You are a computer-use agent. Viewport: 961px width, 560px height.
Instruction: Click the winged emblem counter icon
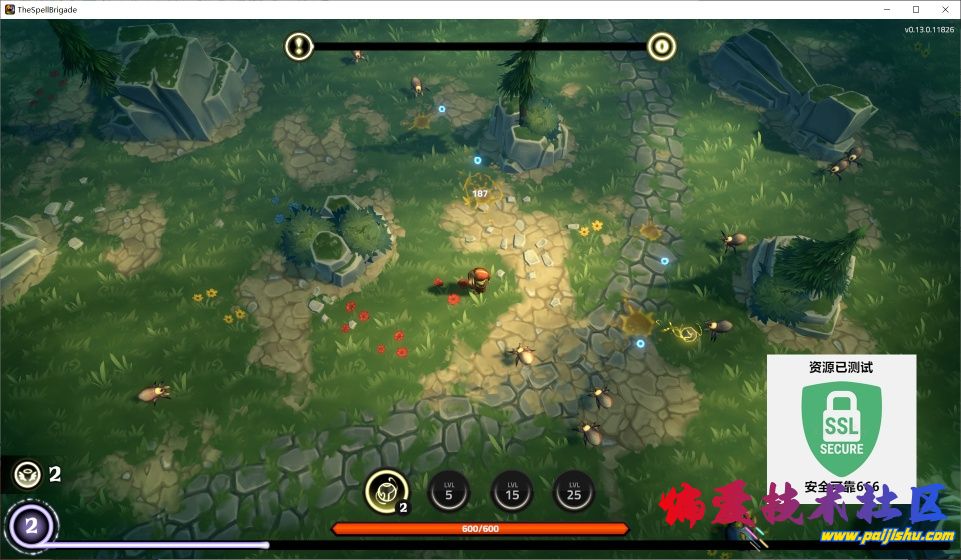(x=27, y=473)
